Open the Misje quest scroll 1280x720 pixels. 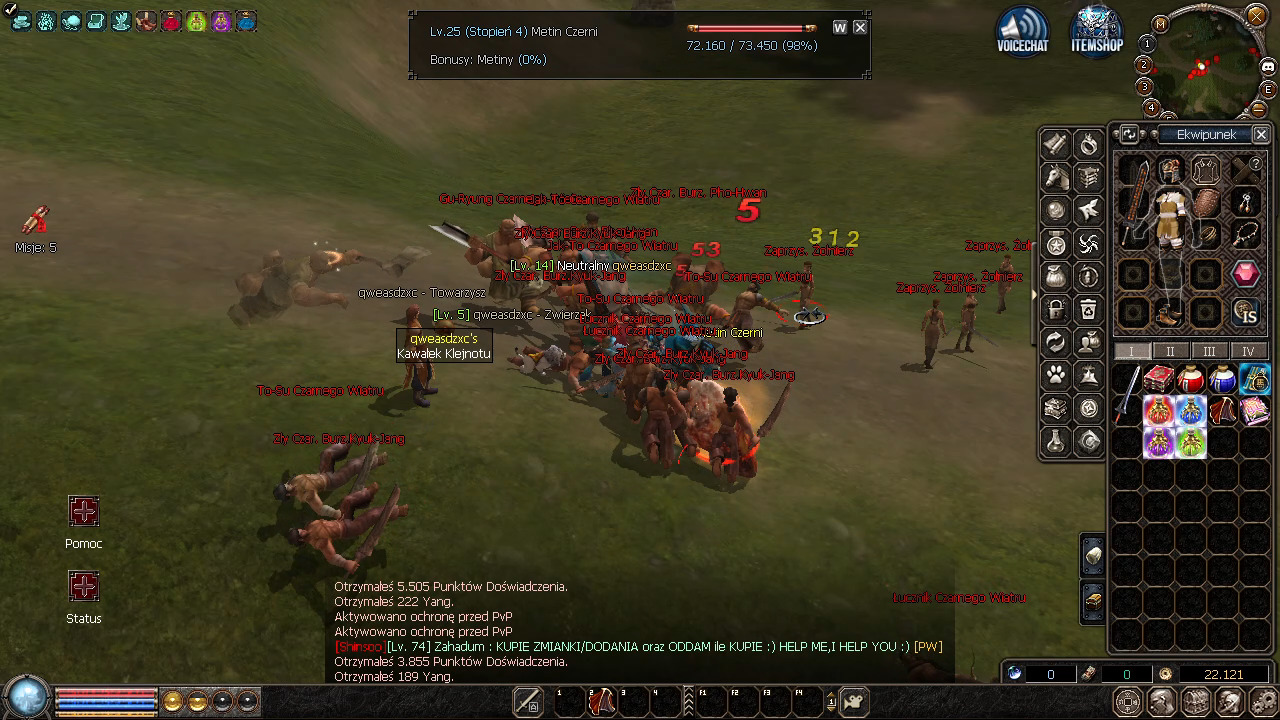pyautogui.click(x=36, y=220)
